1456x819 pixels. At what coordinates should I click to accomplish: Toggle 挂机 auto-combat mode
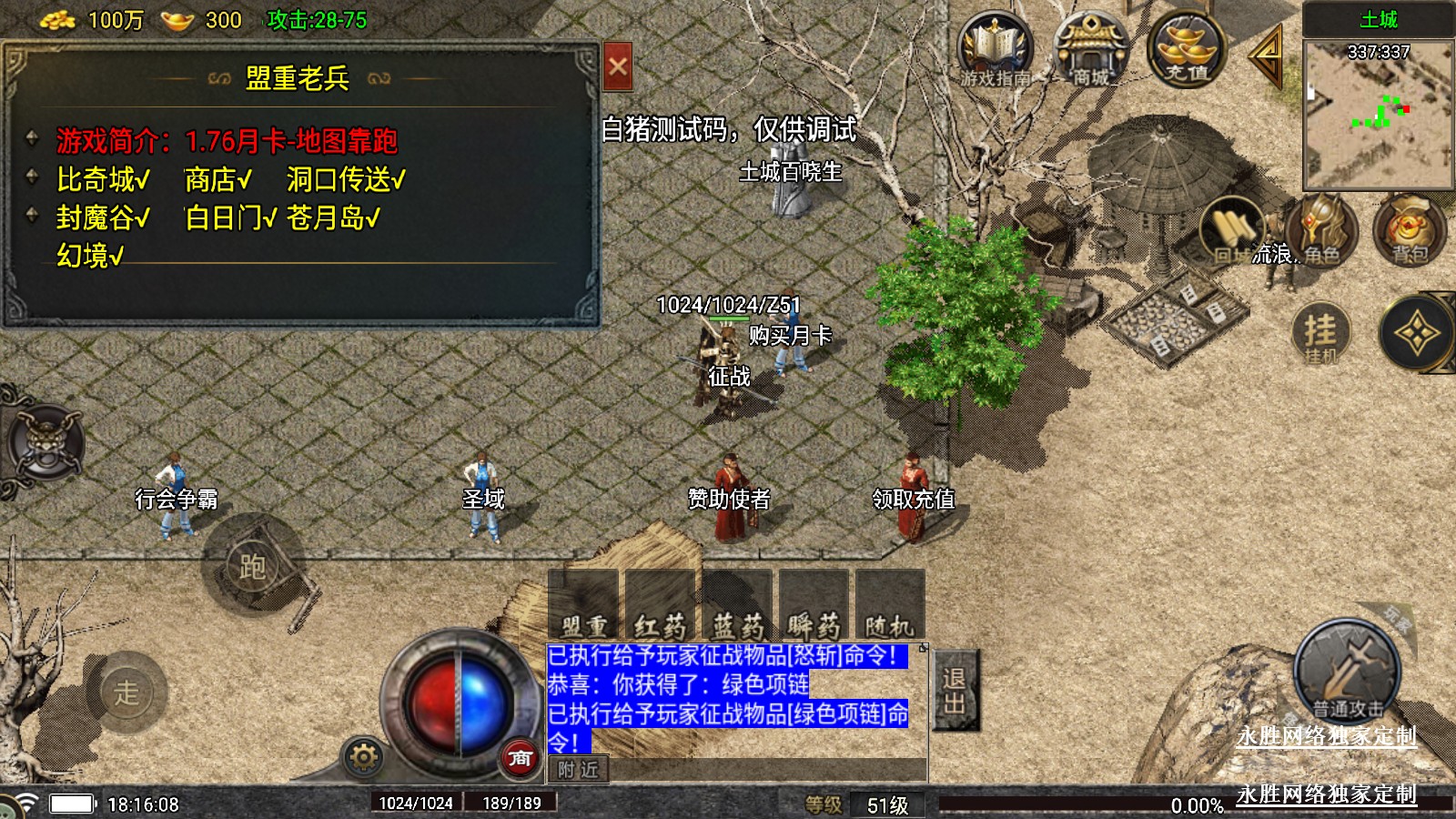[x=1320, y=333]
